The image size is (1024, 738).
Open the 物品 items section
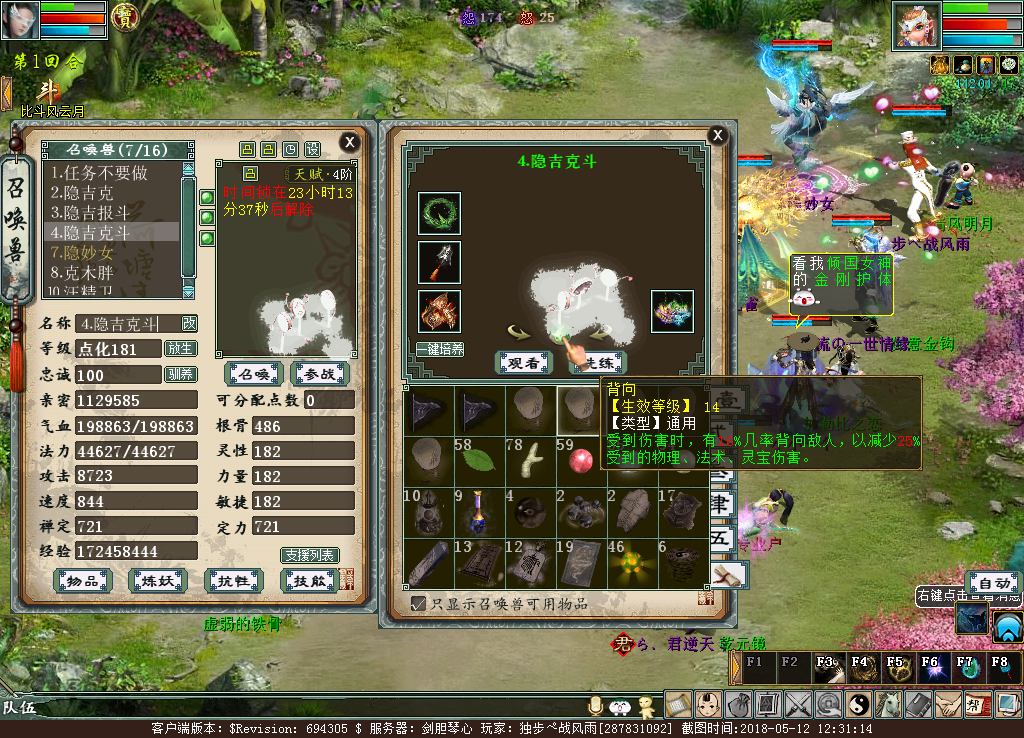[x=82, y=581]
